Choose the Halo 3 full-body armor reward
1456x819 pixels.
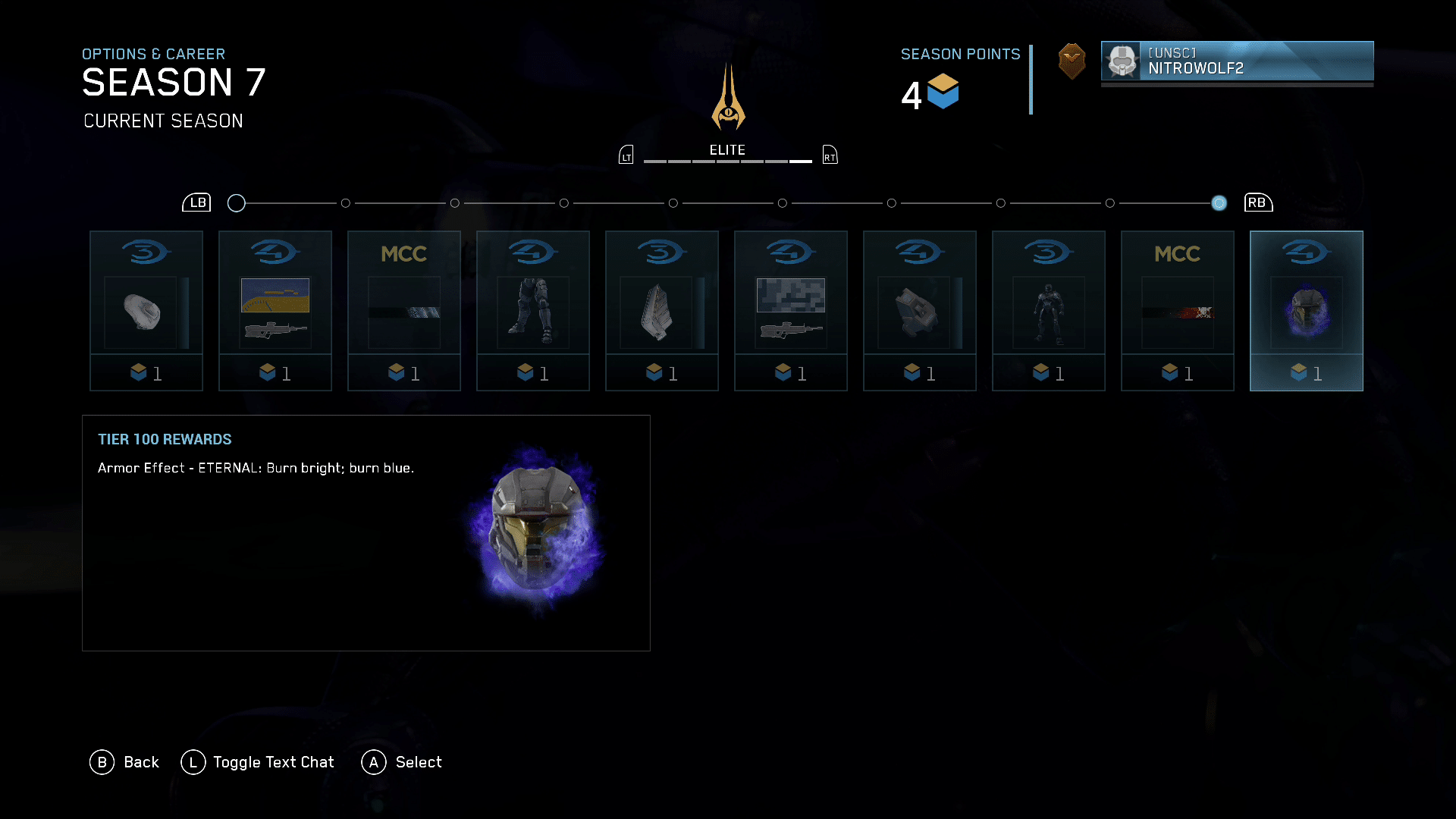[1049, 310]
